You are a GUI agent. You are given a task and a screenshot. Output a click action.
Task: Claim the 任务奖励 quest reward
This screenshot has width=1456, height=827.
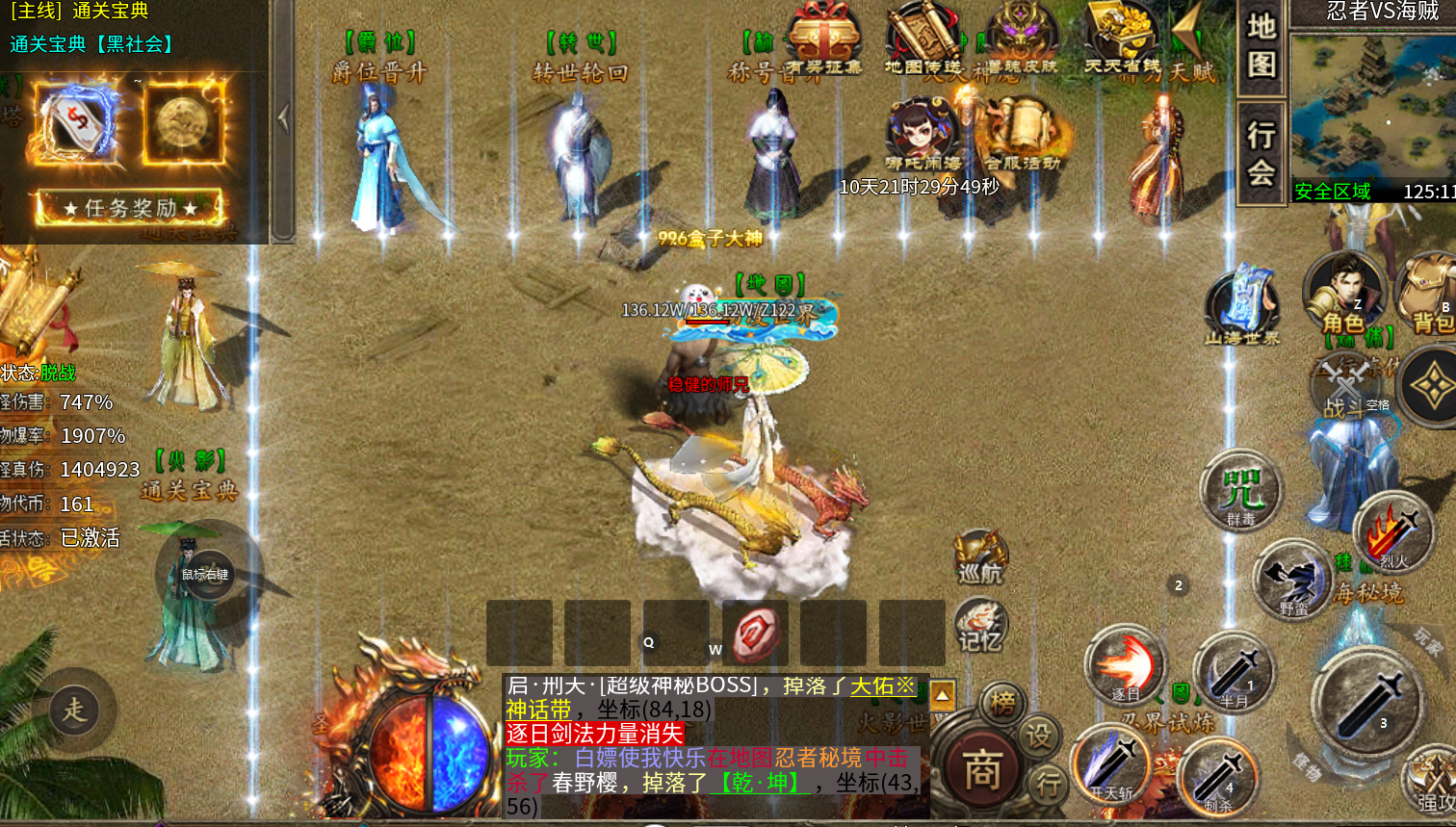(x=130, y=208)
